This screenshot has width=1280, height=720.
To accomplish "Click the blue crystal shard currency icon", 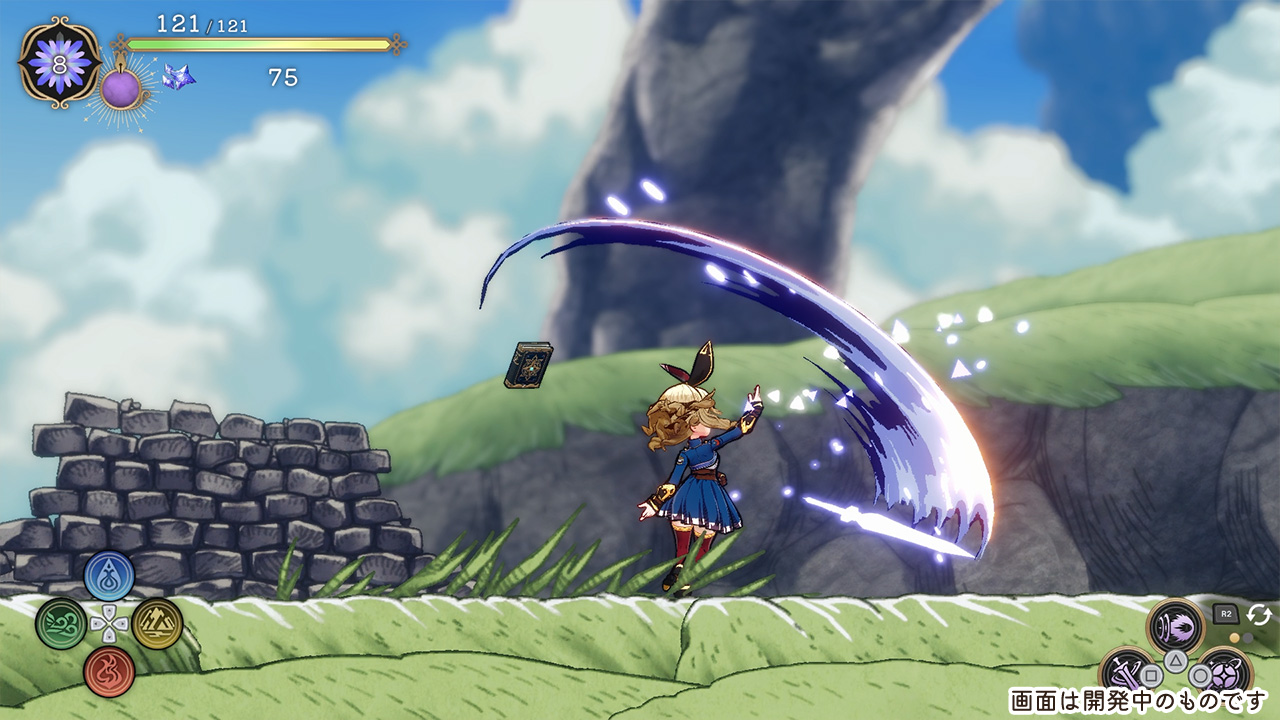I will click(x=179, y=77).
